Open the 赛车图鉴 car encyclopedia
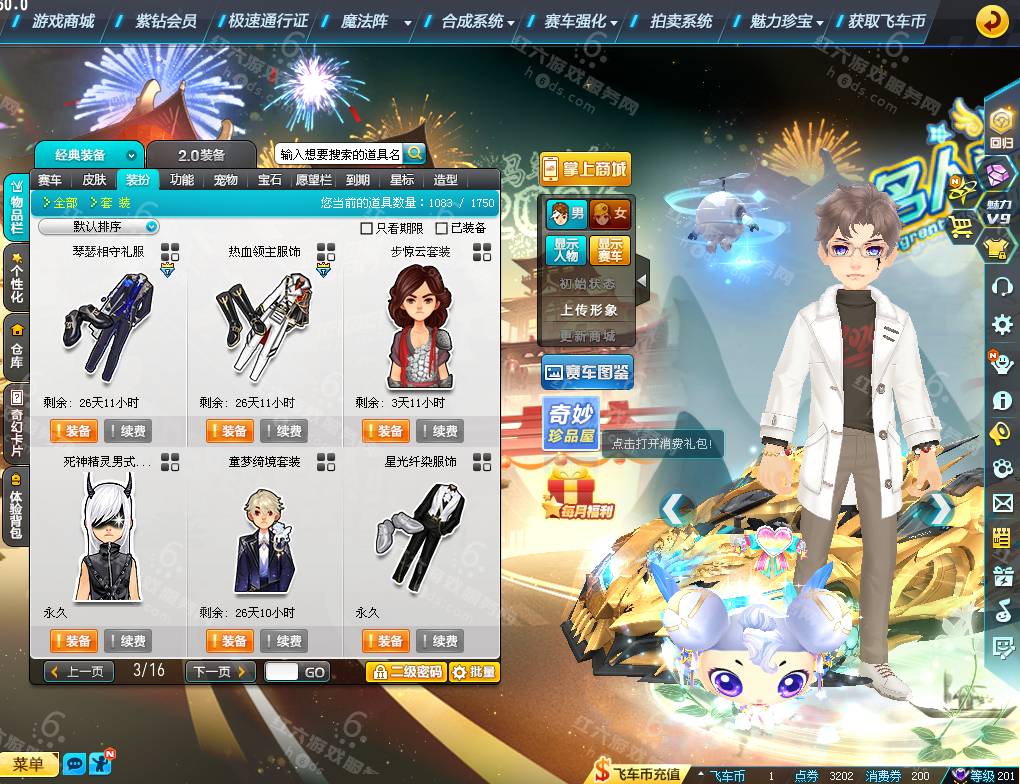Image resolution: width=1020 pixels, height=784 pixels. [587, 374]
